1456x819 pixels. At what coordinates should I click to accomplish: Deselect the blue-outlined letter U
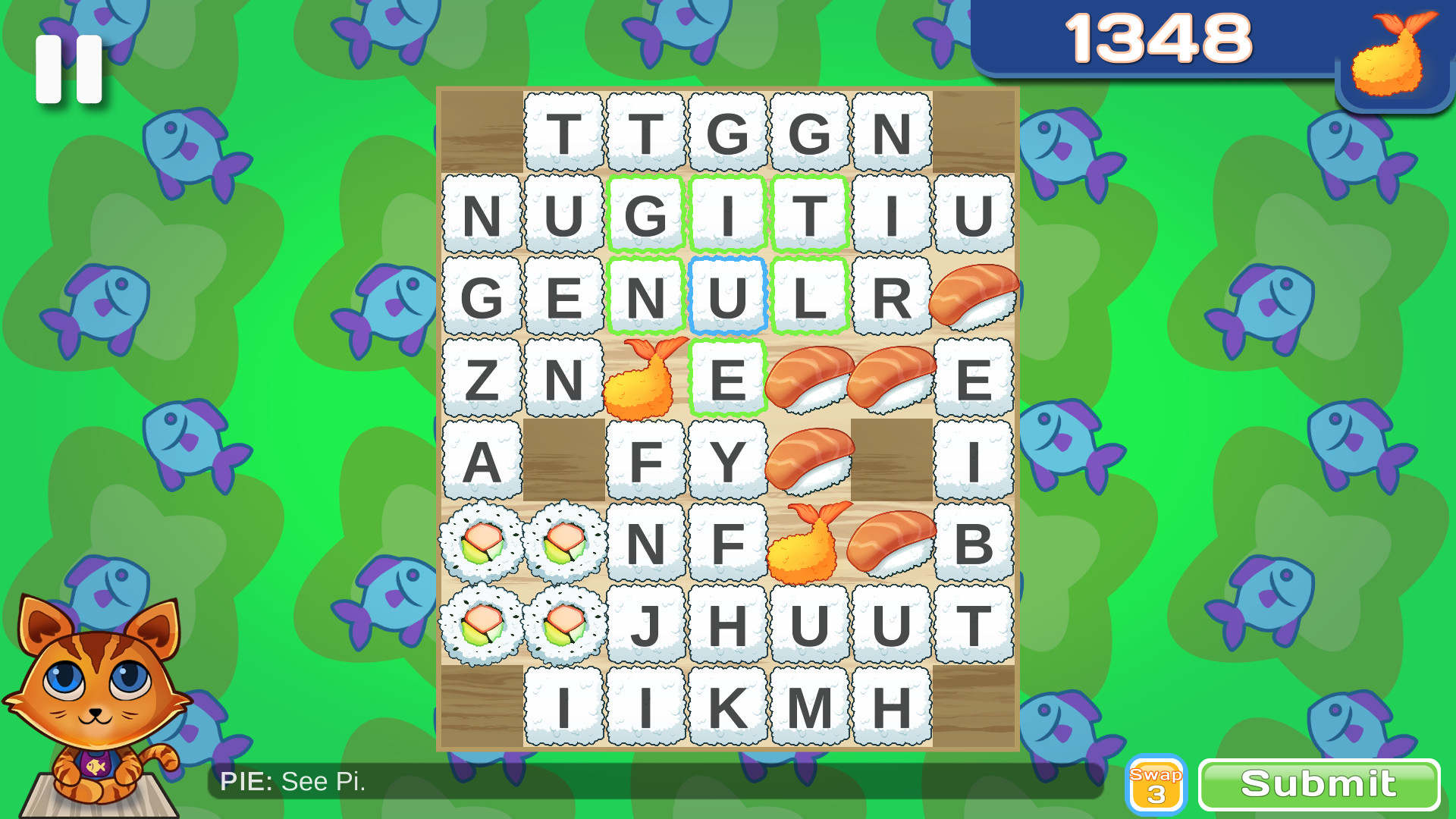(x=728, y=296)
